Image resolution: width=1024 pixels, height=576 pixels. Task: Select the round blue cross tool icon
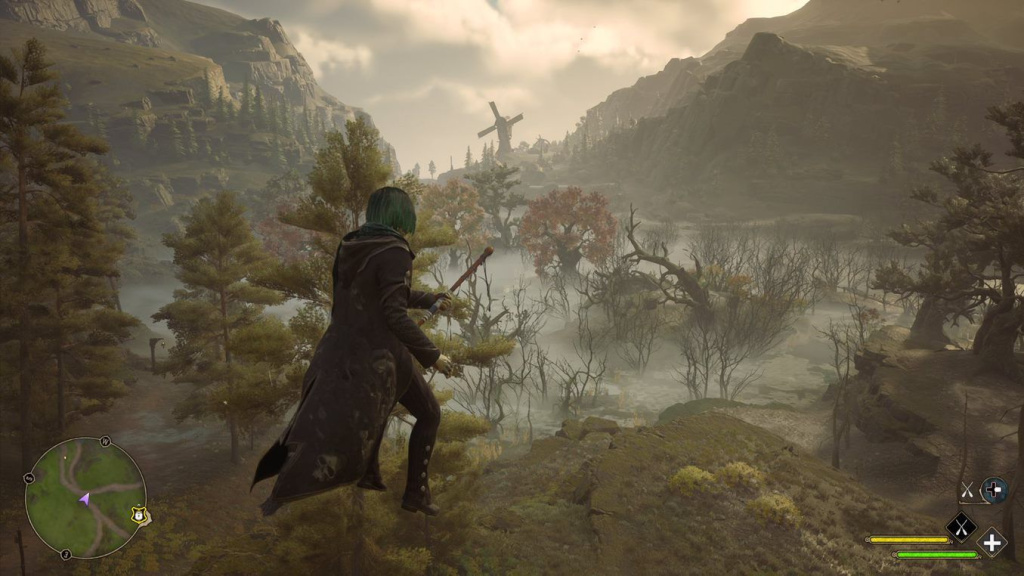[993, 490]
